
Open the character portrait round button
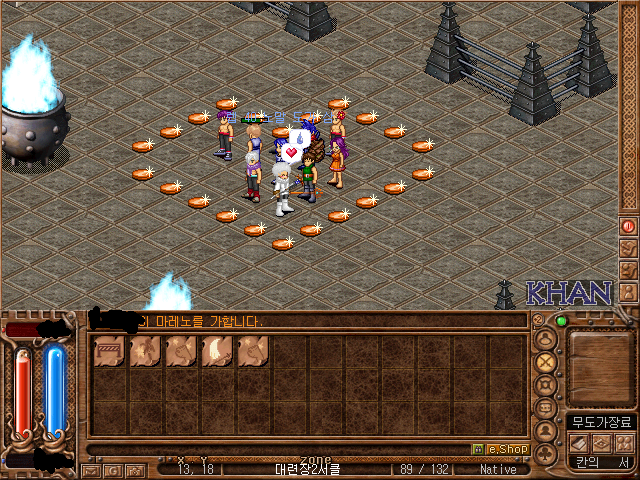546,340
